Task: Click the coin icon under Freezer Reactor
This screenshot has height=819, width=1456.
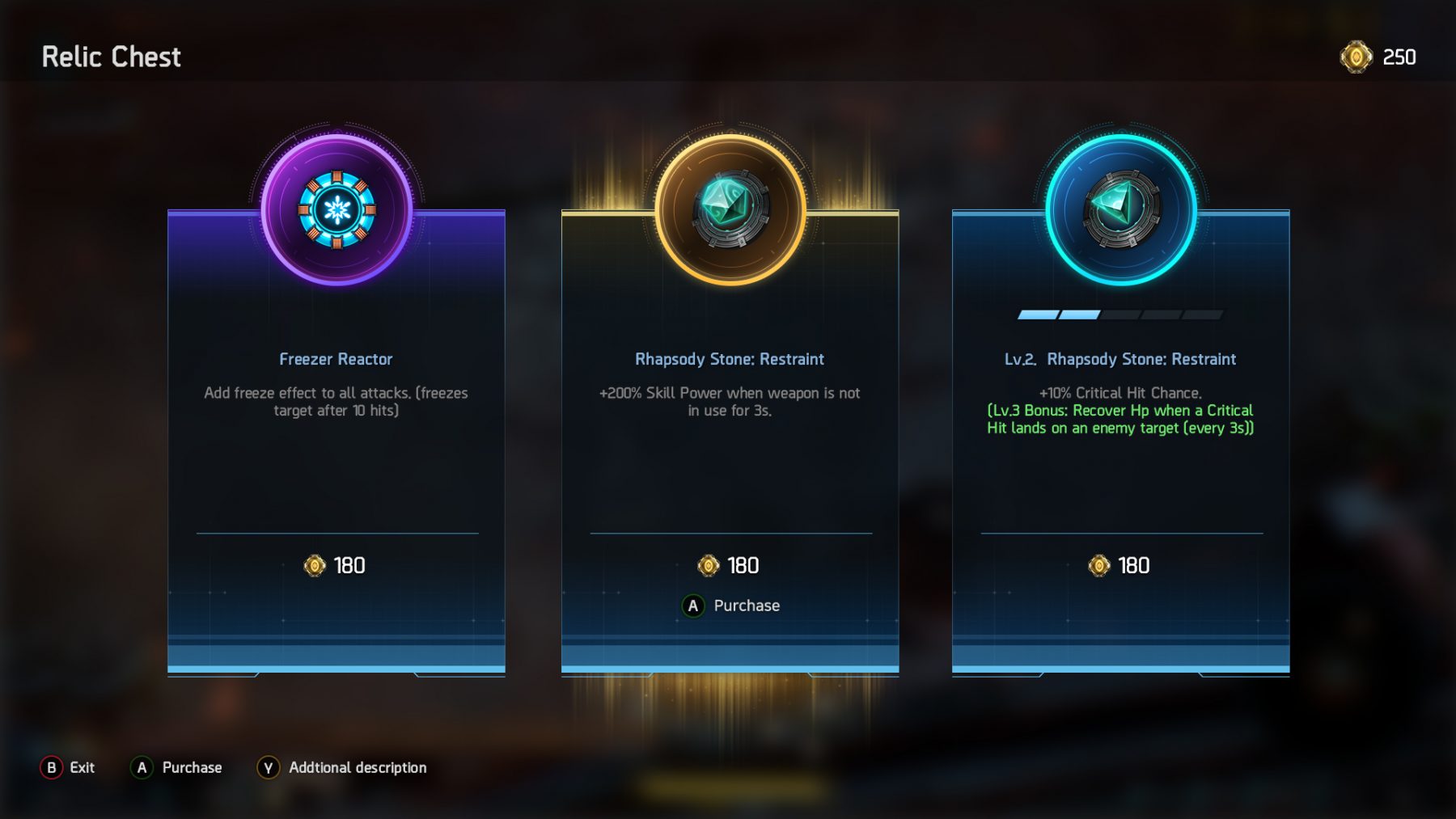Action: pyautogui.click(x=315, y=566)
